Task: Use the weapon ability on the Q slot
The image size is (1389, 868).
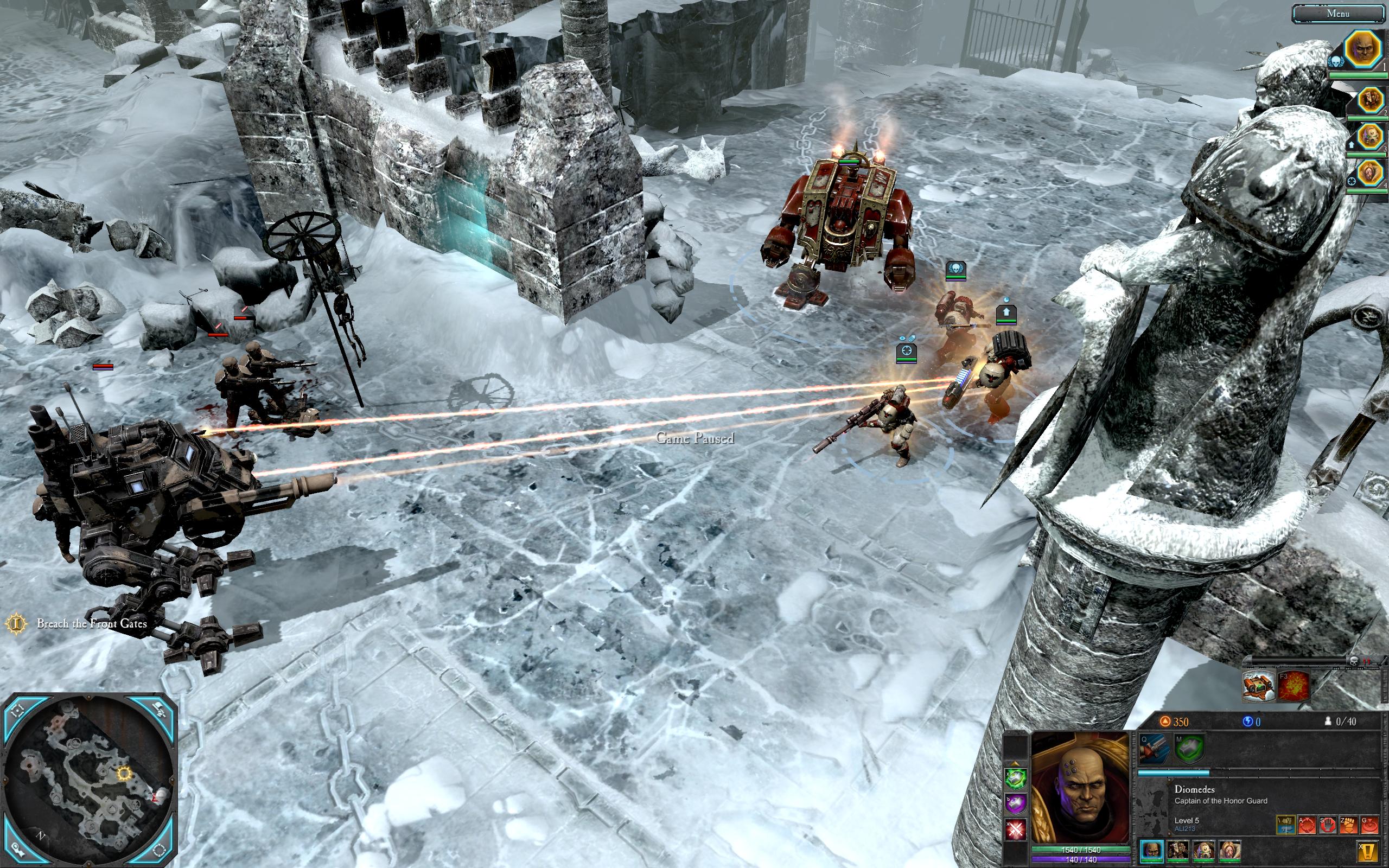Action: 1153,749
